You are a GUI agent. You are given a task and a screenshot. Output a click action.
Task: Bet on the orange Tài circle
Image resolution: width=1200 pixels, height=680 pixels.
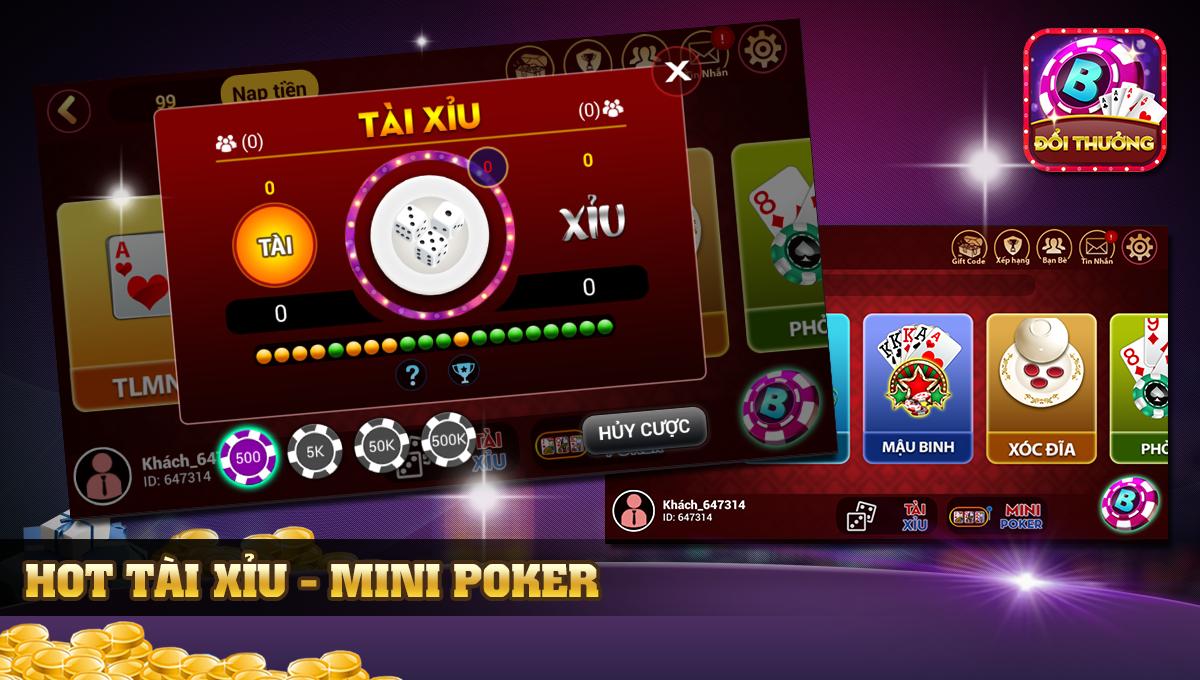tap(274, 245)
